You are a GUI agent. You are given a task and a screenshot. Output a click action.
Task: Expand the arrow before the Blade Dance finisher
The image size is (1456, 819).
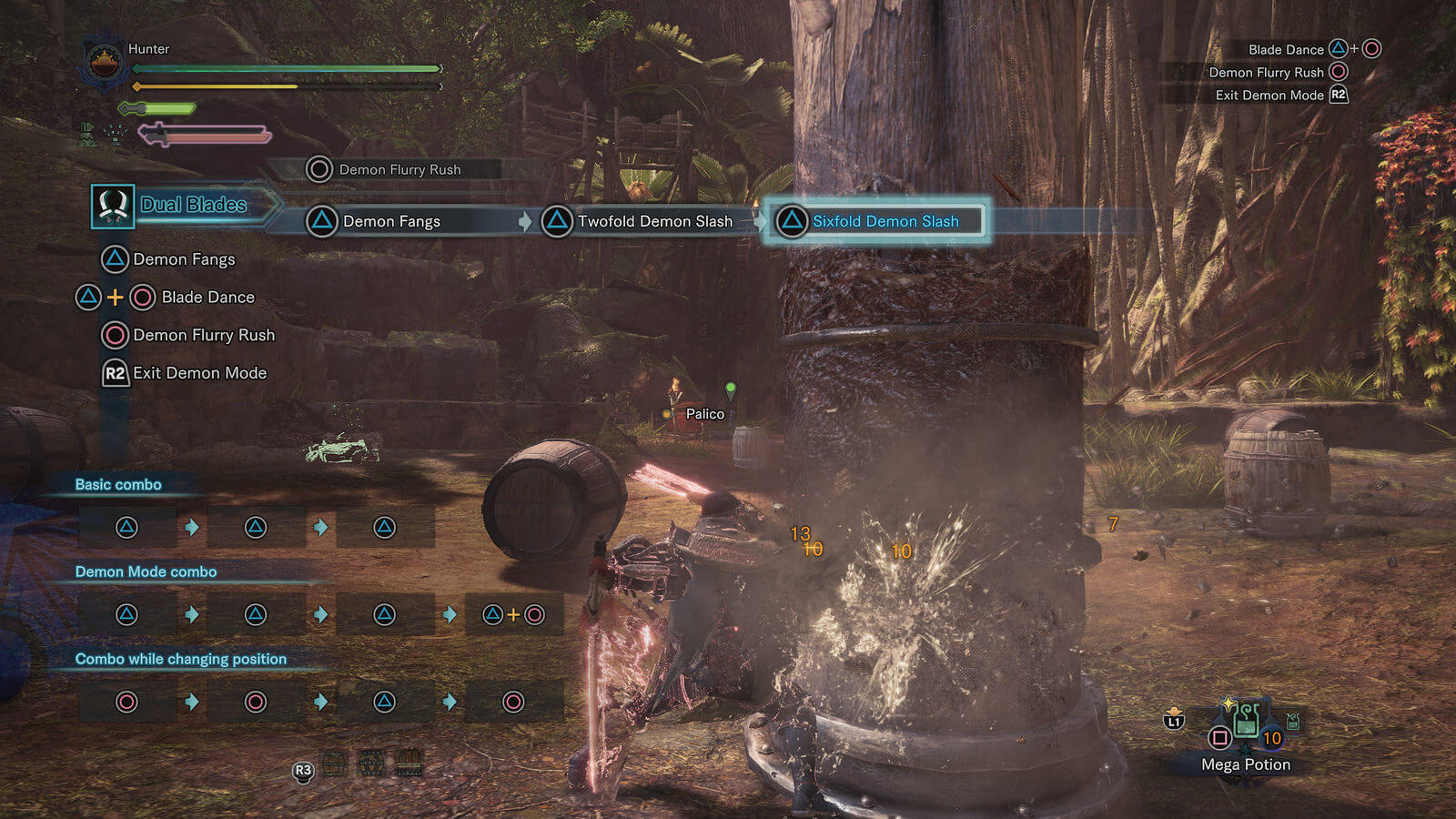coord(450,614)
